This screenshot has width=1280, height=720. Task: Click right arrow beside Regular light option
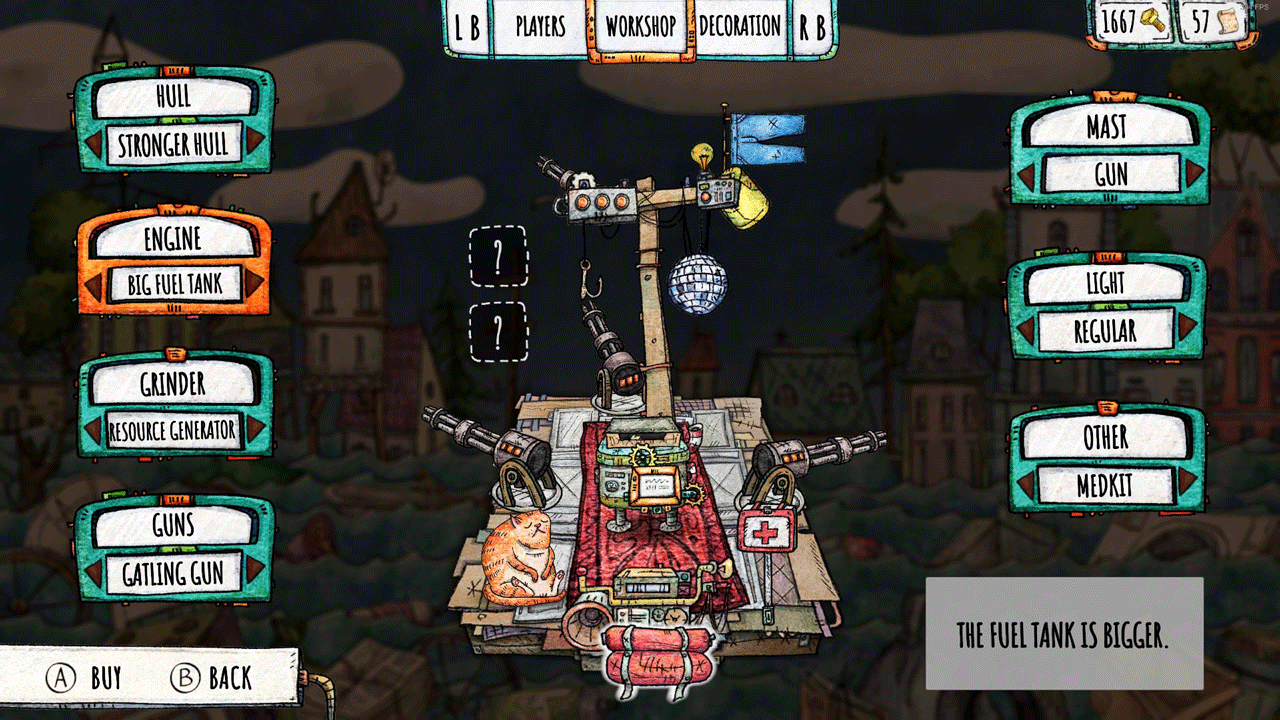pyautogui.click(x=1187, y=328)
